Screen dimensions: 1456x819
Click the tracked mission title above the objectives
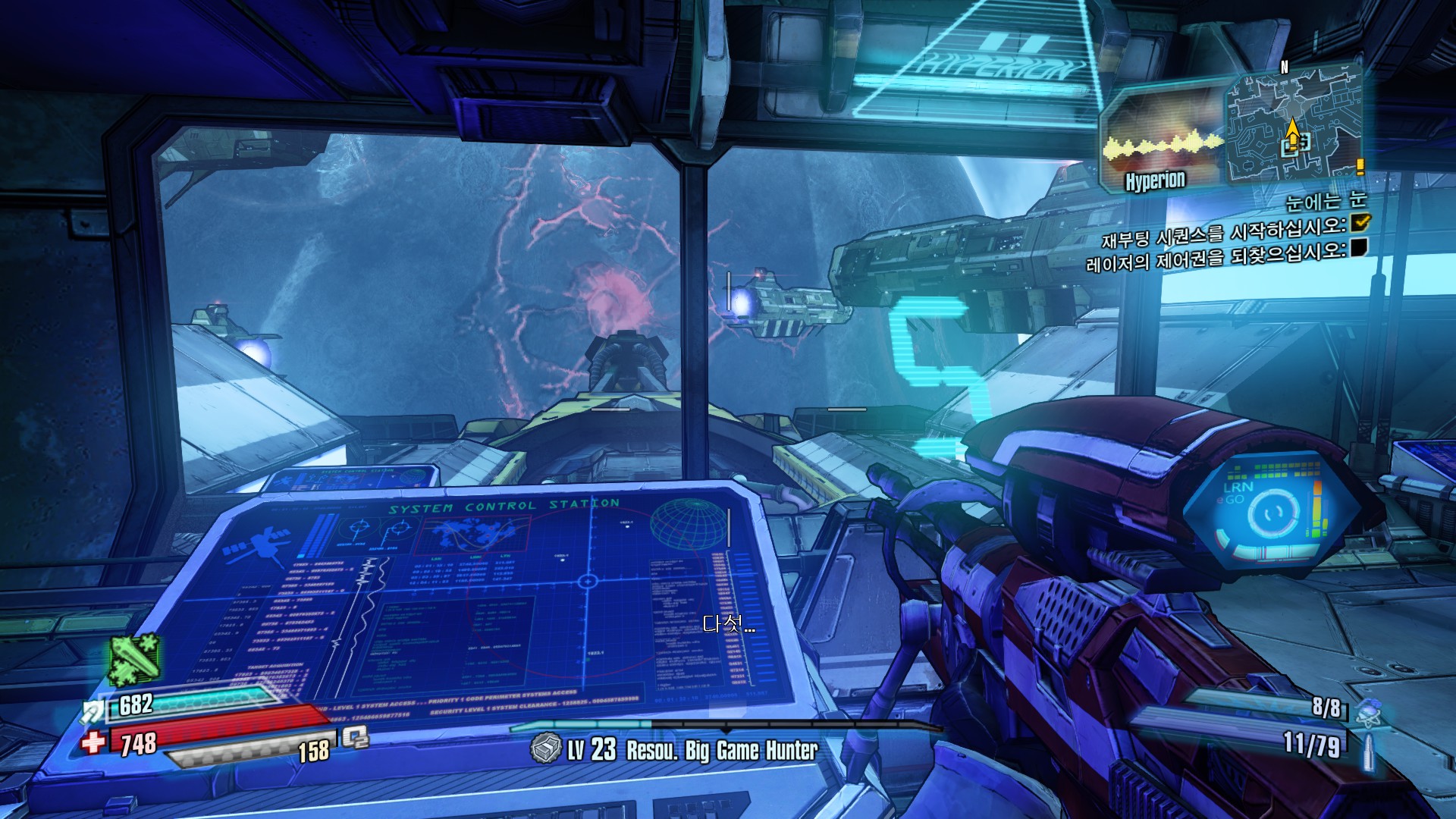tap(1325, 201)
